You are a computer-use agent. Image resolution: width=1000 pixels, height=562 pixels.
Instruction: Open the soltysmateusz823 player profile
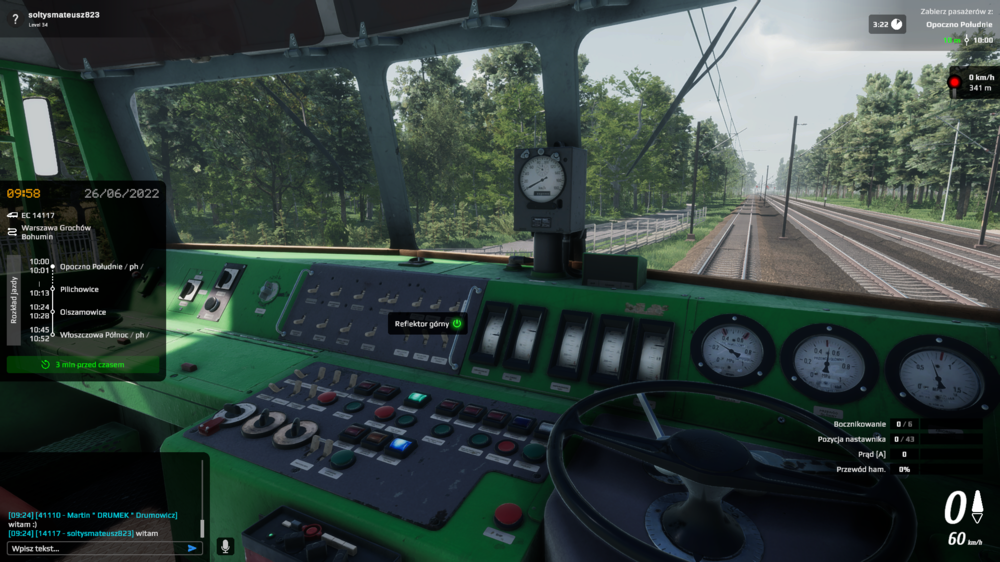pos(64,15)
